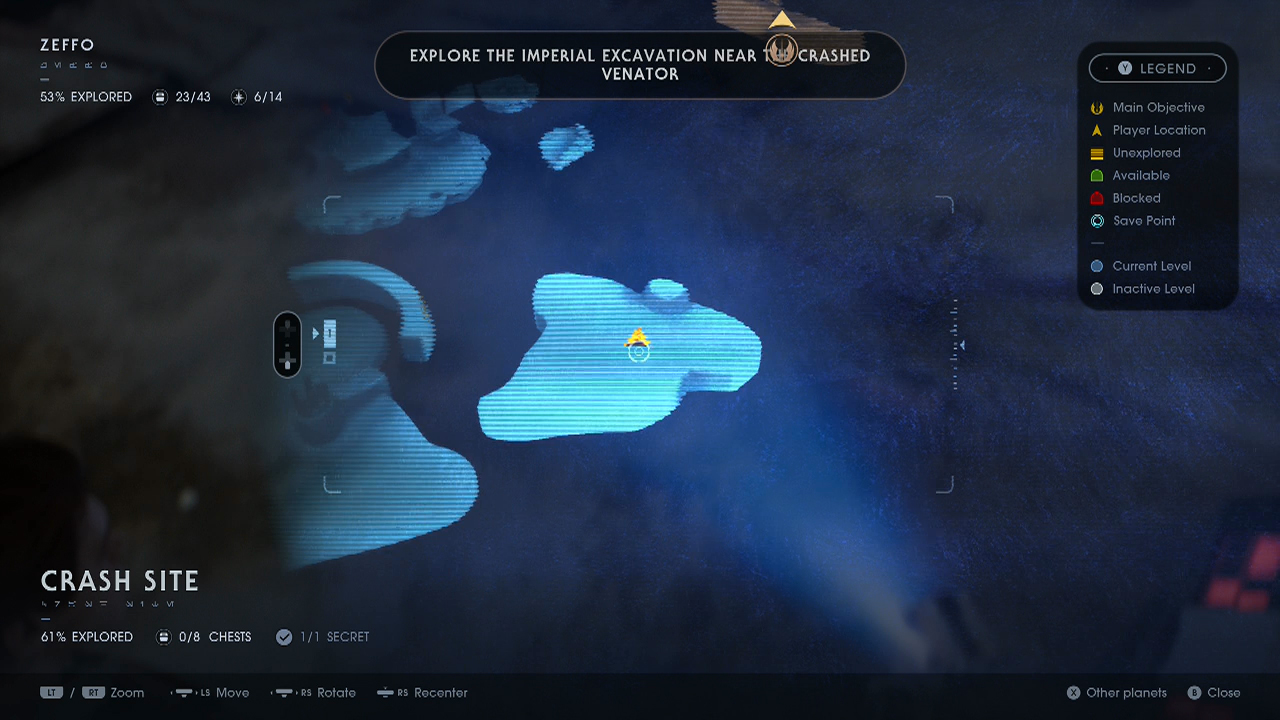Select the Available passage icon in the legend
The width and height of the screenshot is (1280, 720).
coord(1096,175)
